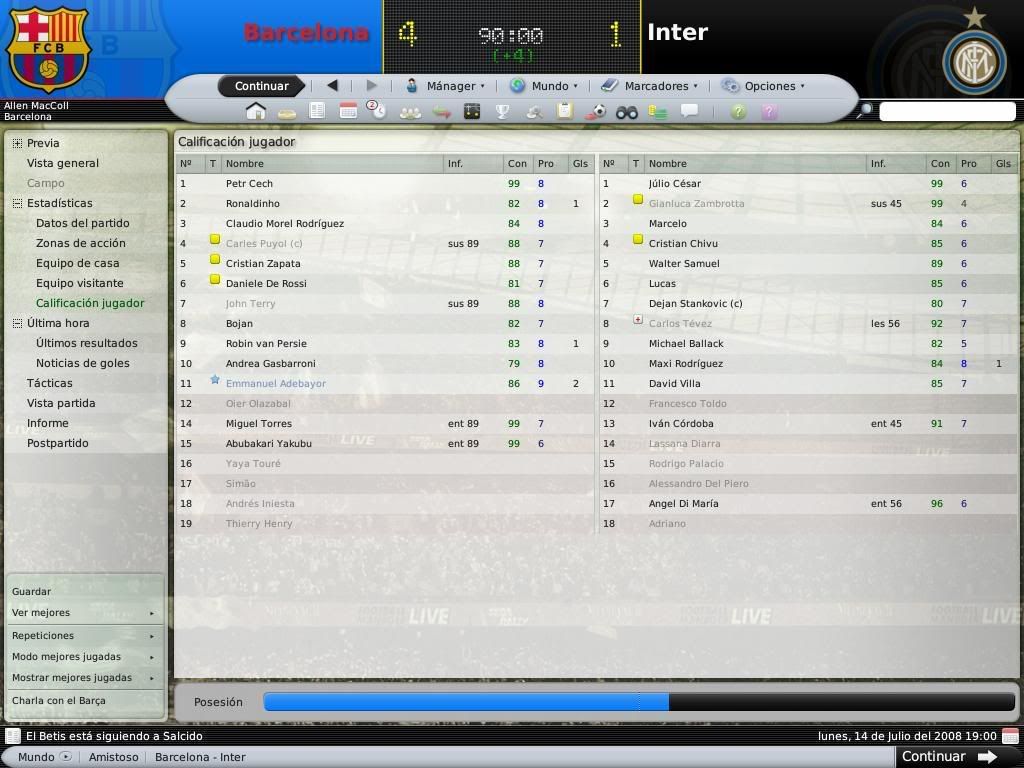
Task: Open the Marcadores menu
Action: click(650, 86)
